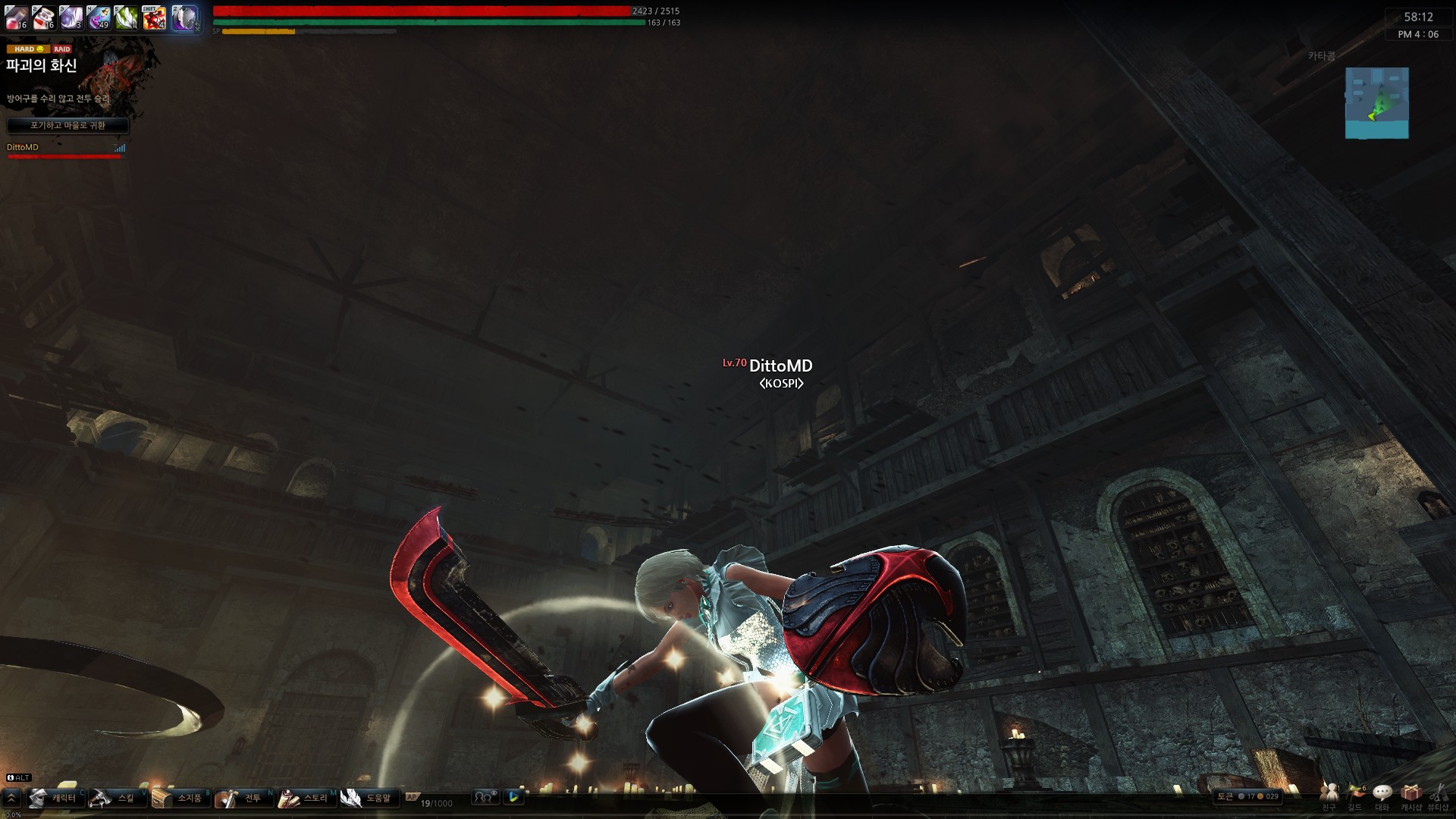Image resolution: width=1456 pixels, height=819 pixels.
Task: Collapse the bottom menu bar arrow
Action: coord(11,798)
